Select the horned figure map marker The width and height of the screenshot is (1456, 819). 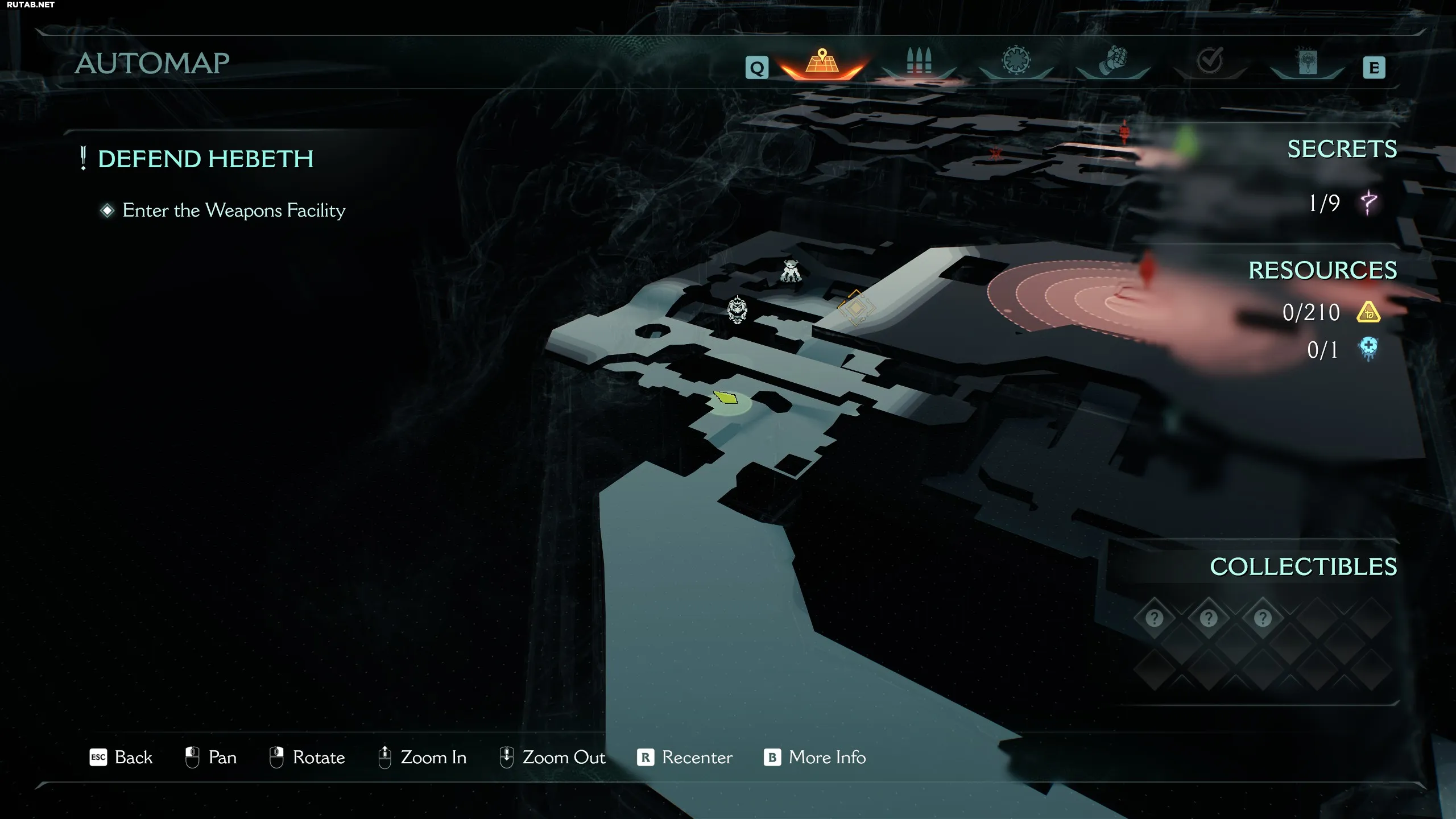pos(791,271)
